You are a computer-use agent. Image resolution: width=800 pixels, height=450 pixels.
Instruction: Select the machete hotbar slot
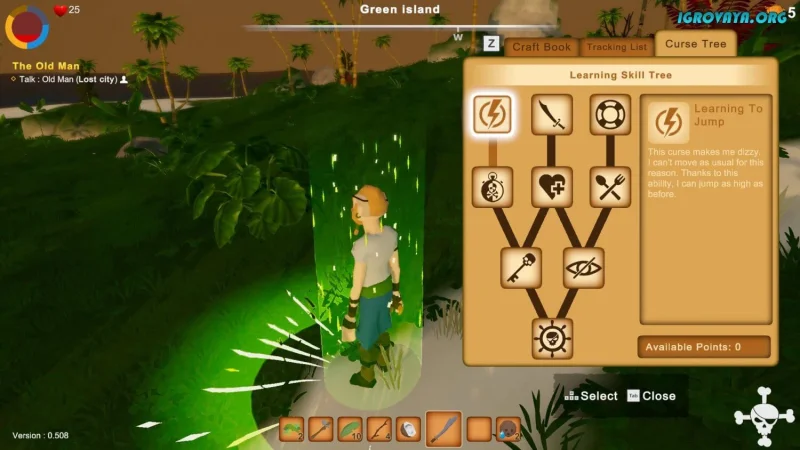444,429
